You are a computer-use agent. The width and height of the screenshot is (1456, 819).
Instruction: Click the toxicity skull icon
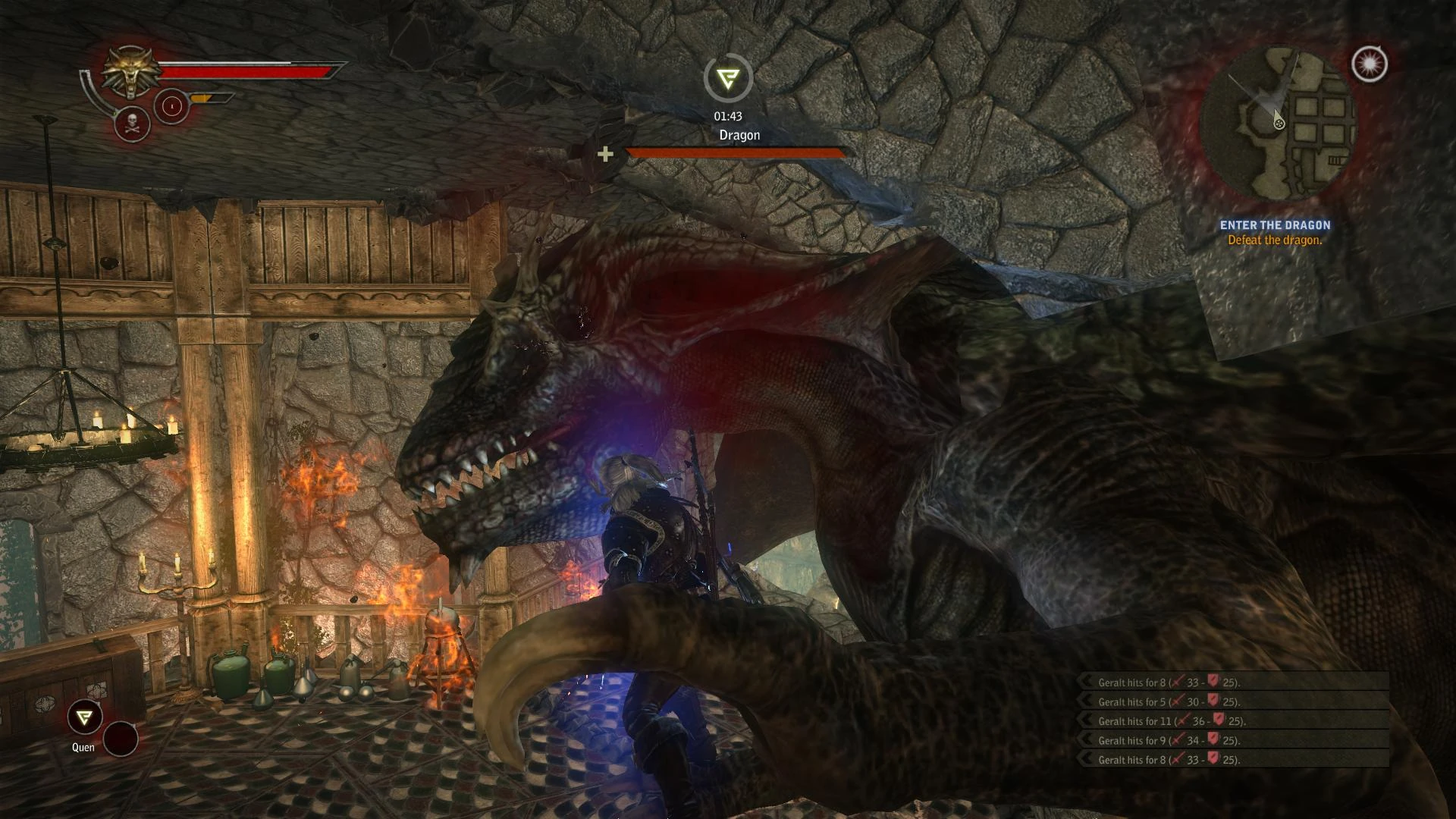pos(131,124)
